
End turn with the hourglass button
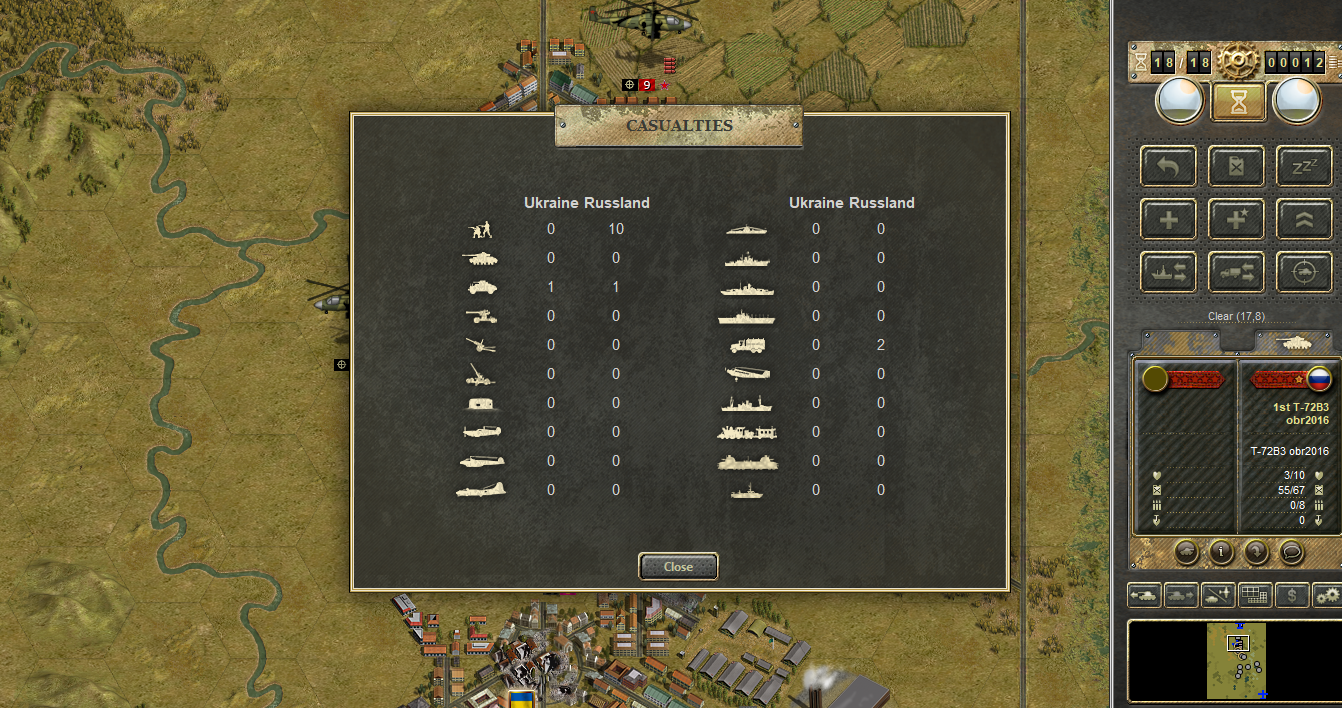coord(1238,101)
